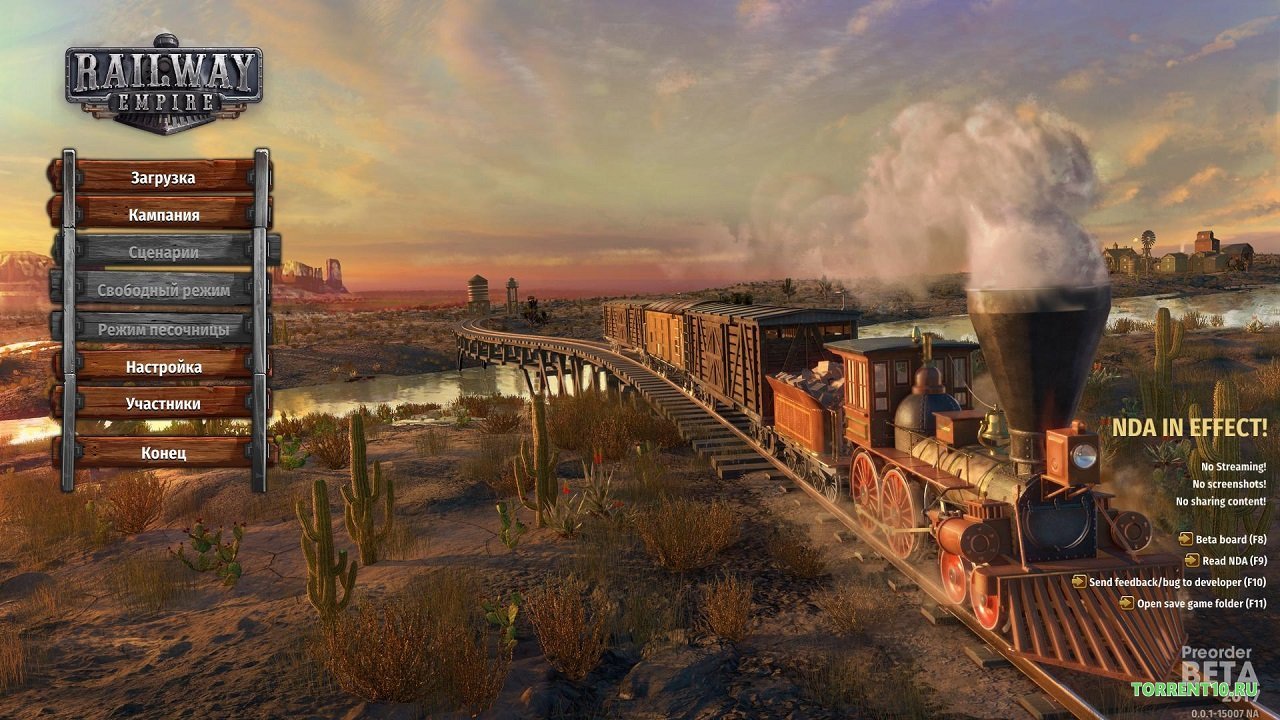Select the Кампания option
The width and height of the screenshot is (1280, 720).
[163, 214]
